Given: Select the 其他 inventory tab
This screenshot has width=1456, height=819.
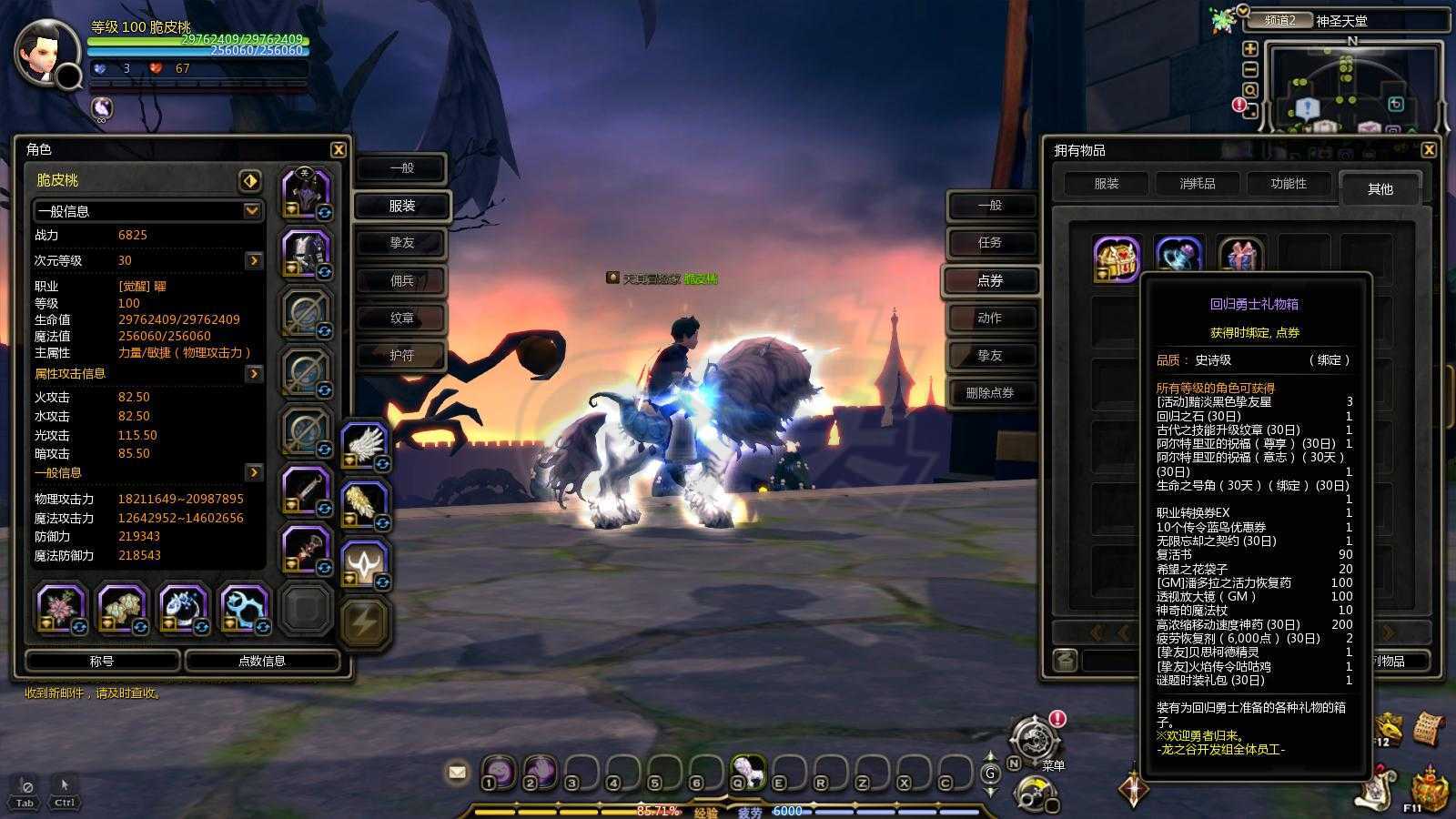Looking at the screenshot, I should (x=1380, y=188).
